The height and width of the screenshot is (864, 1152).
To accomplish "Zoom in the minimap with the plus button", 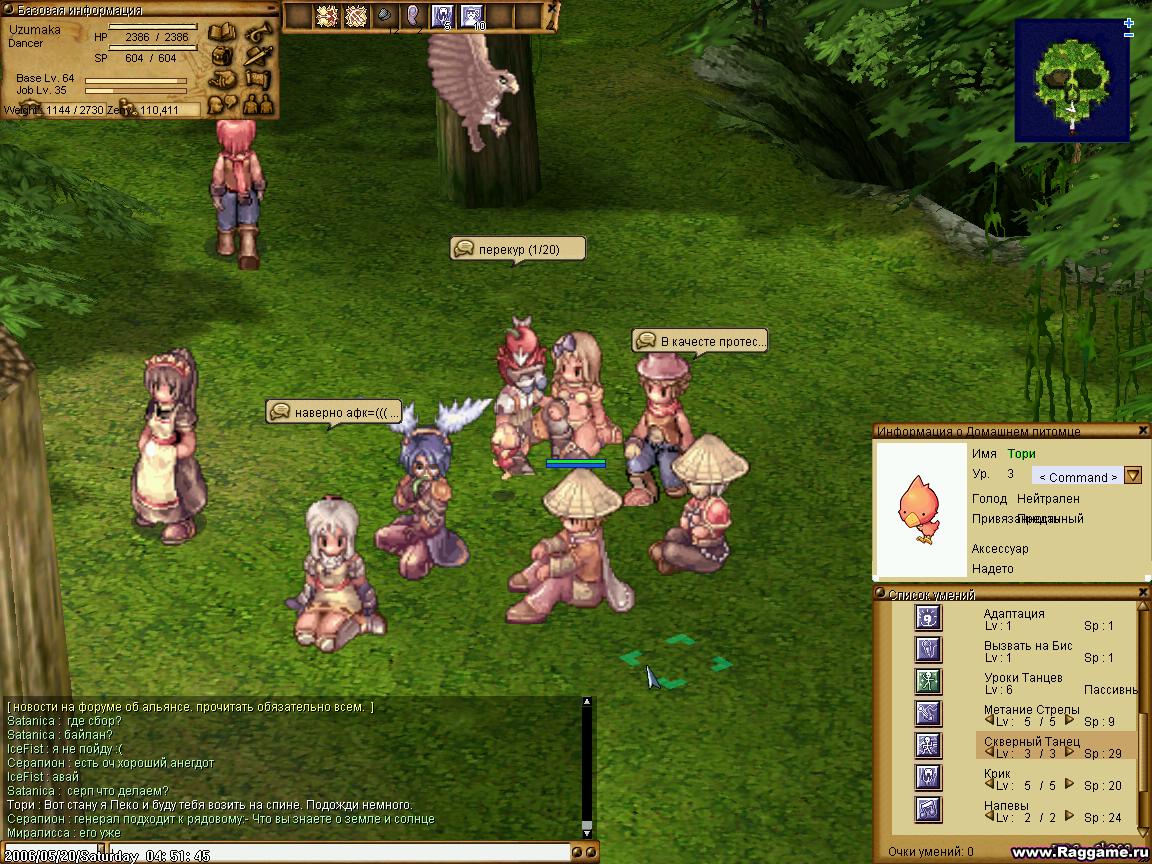I will tap(1129, 23).
